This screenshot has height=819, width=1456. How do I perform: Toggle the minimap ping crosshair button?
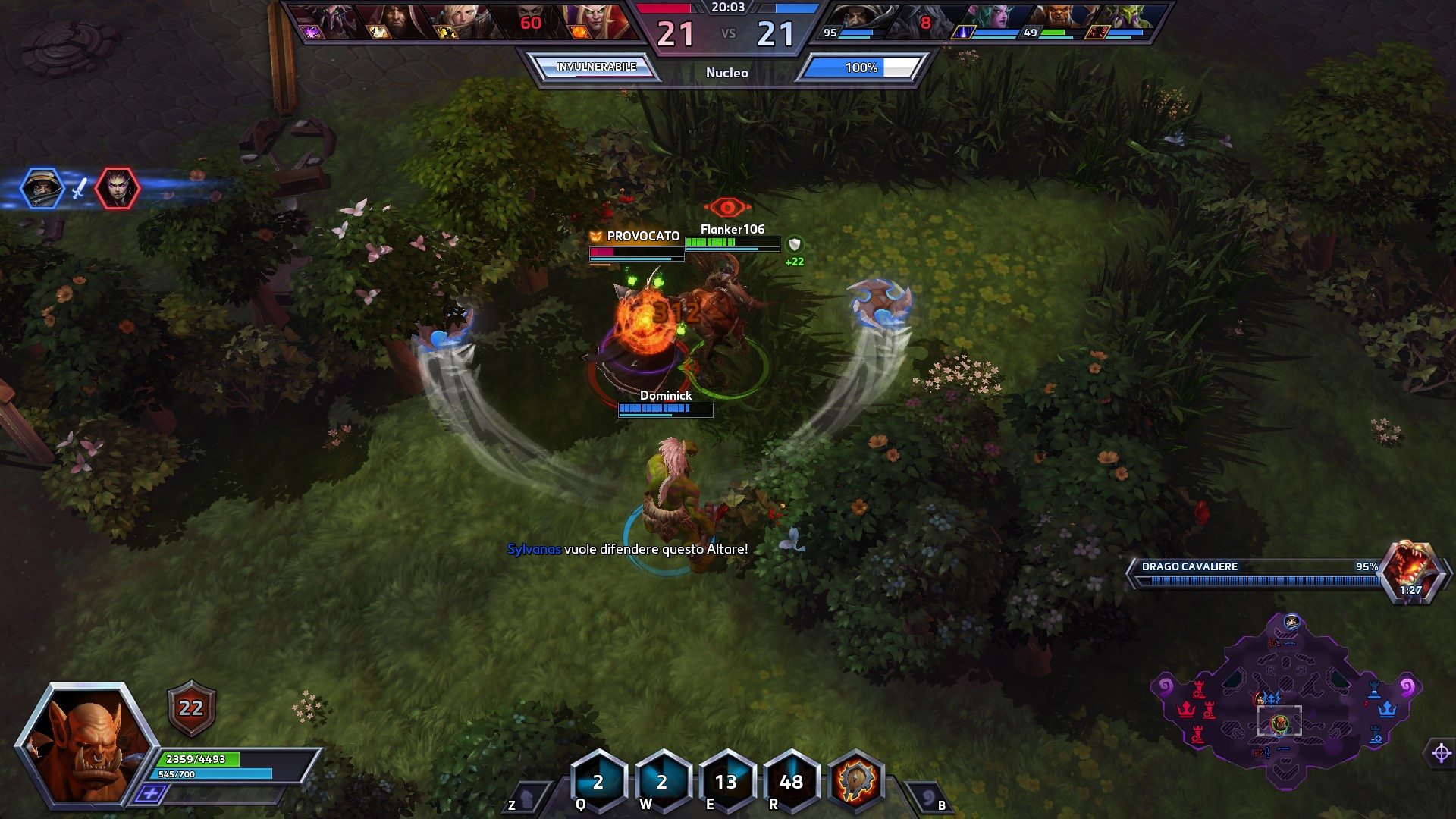[1441, 753]
